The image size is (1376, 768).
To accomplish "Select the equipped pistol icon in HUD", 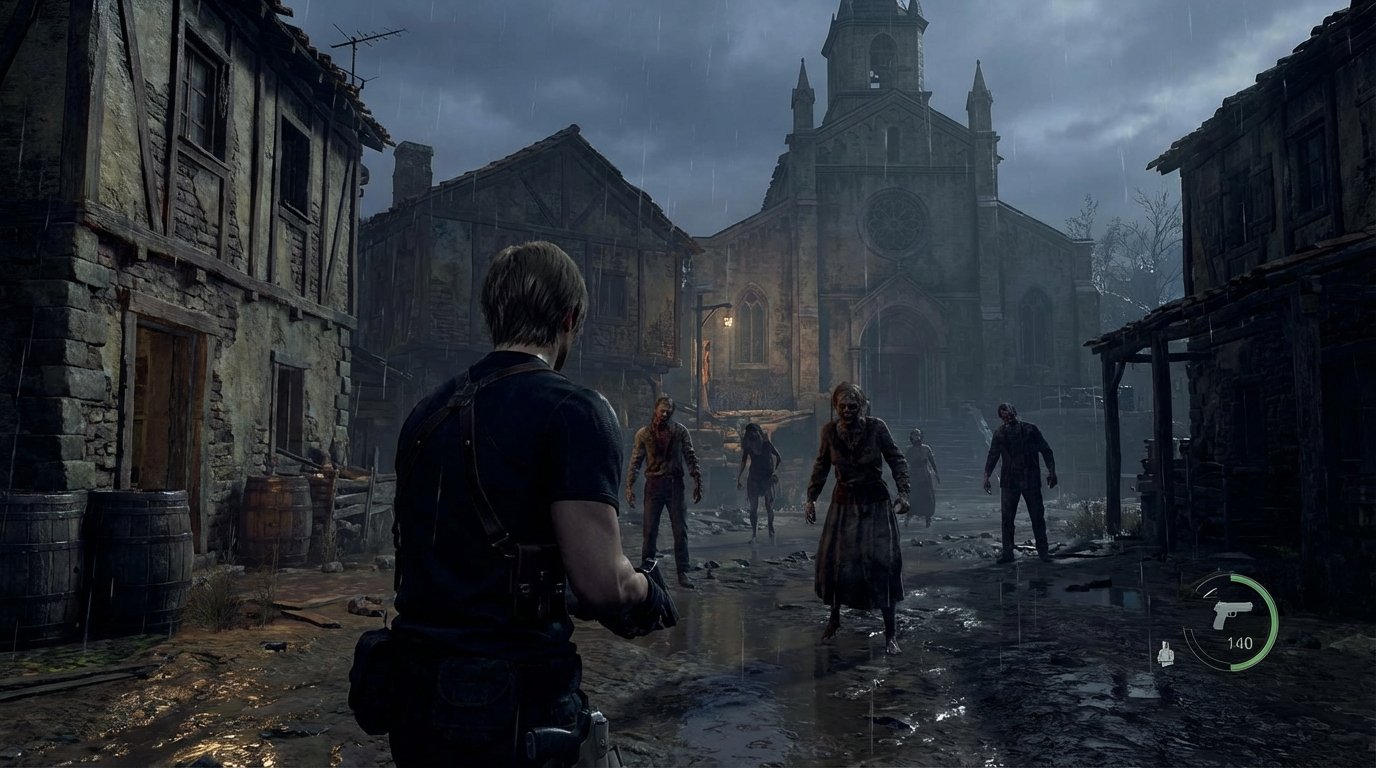I will (1232, 612).
